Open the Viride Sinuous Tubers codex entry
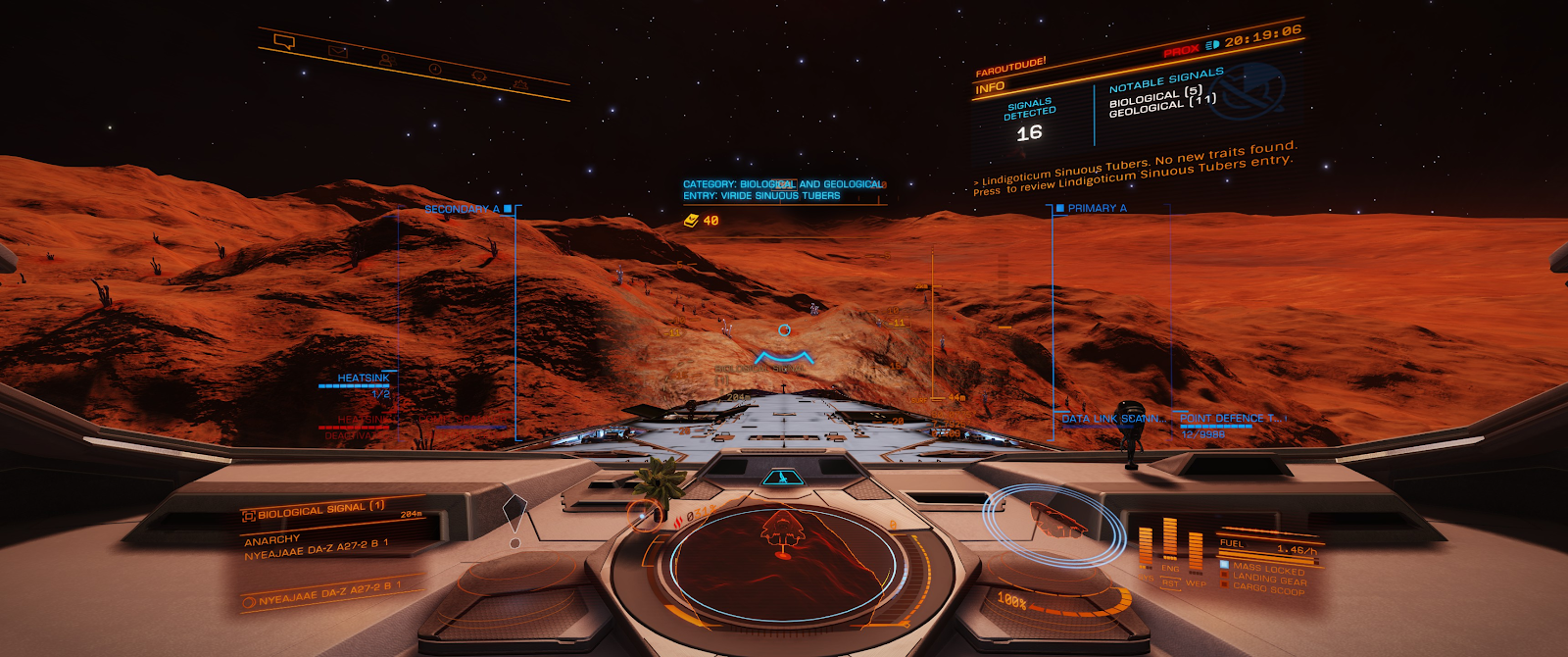 762,195
